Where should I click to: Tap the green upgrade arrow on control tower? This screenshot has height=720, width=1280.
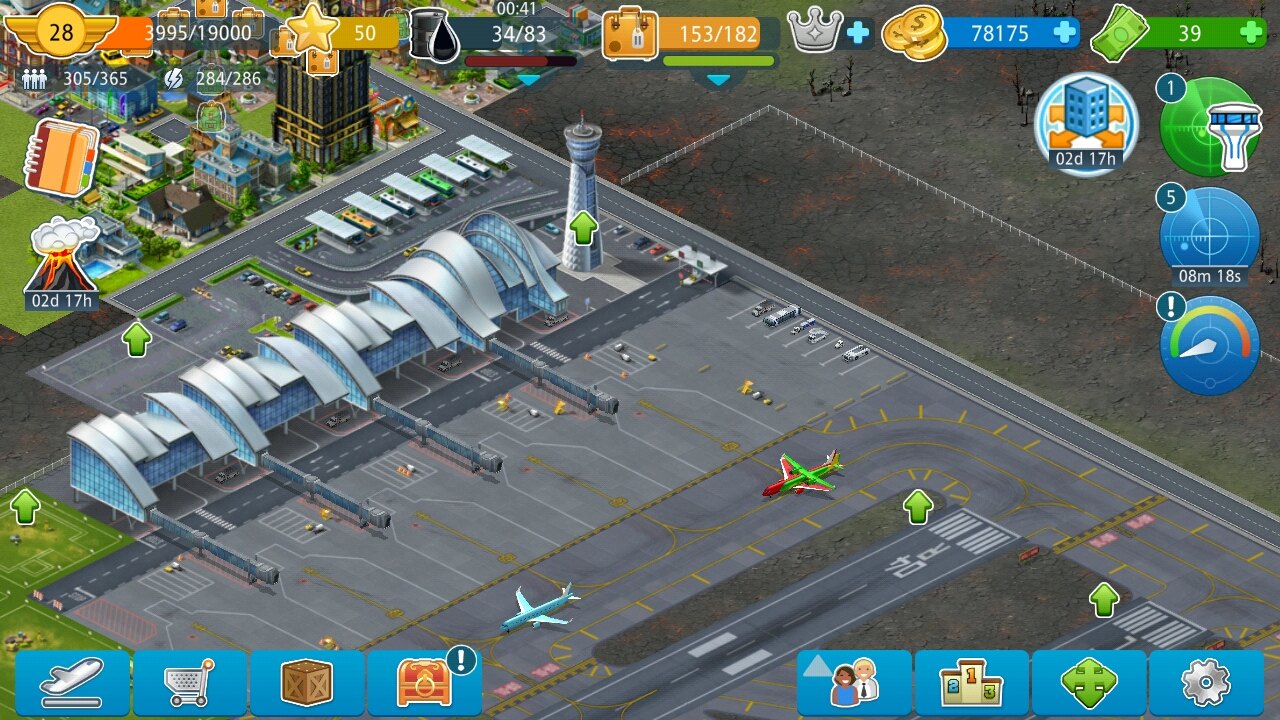583,228
